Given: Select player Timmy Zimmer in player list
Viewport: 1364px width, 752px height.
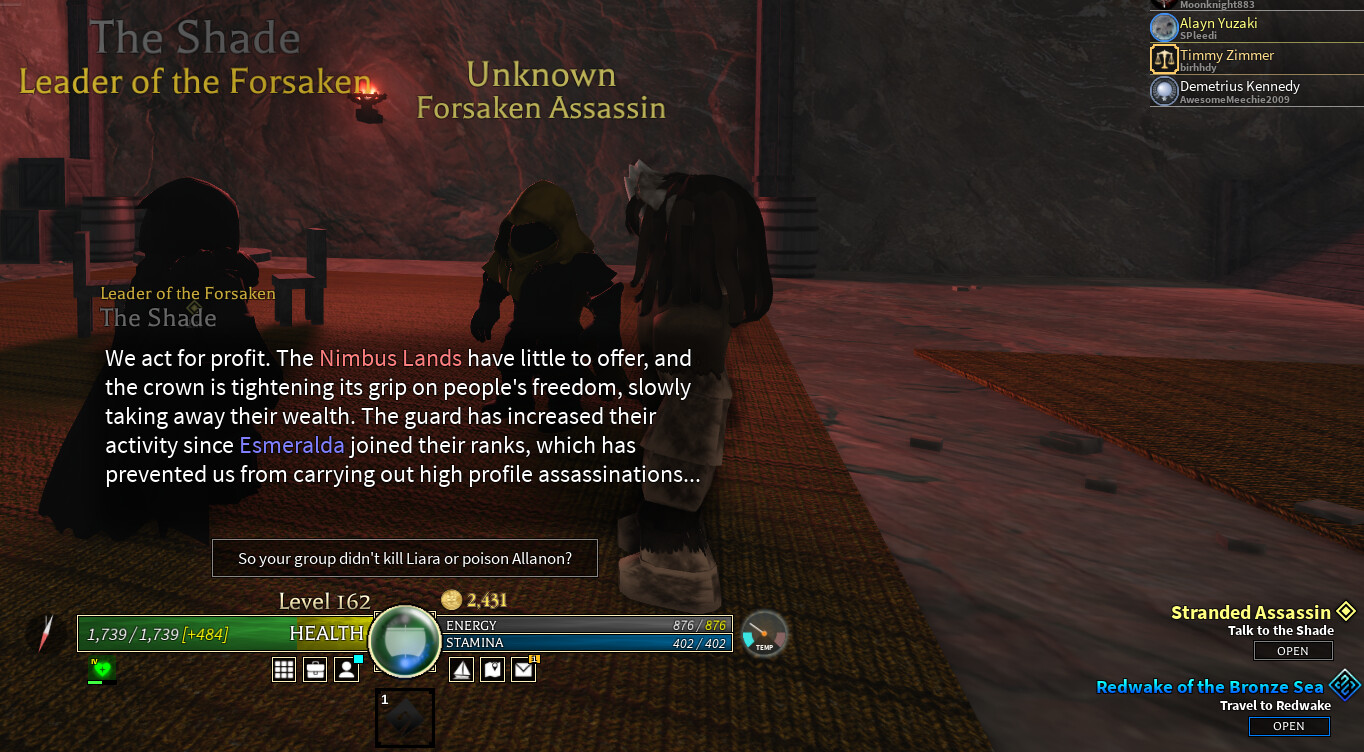Looking at the screenshot, I should [x=1226, y=59].
